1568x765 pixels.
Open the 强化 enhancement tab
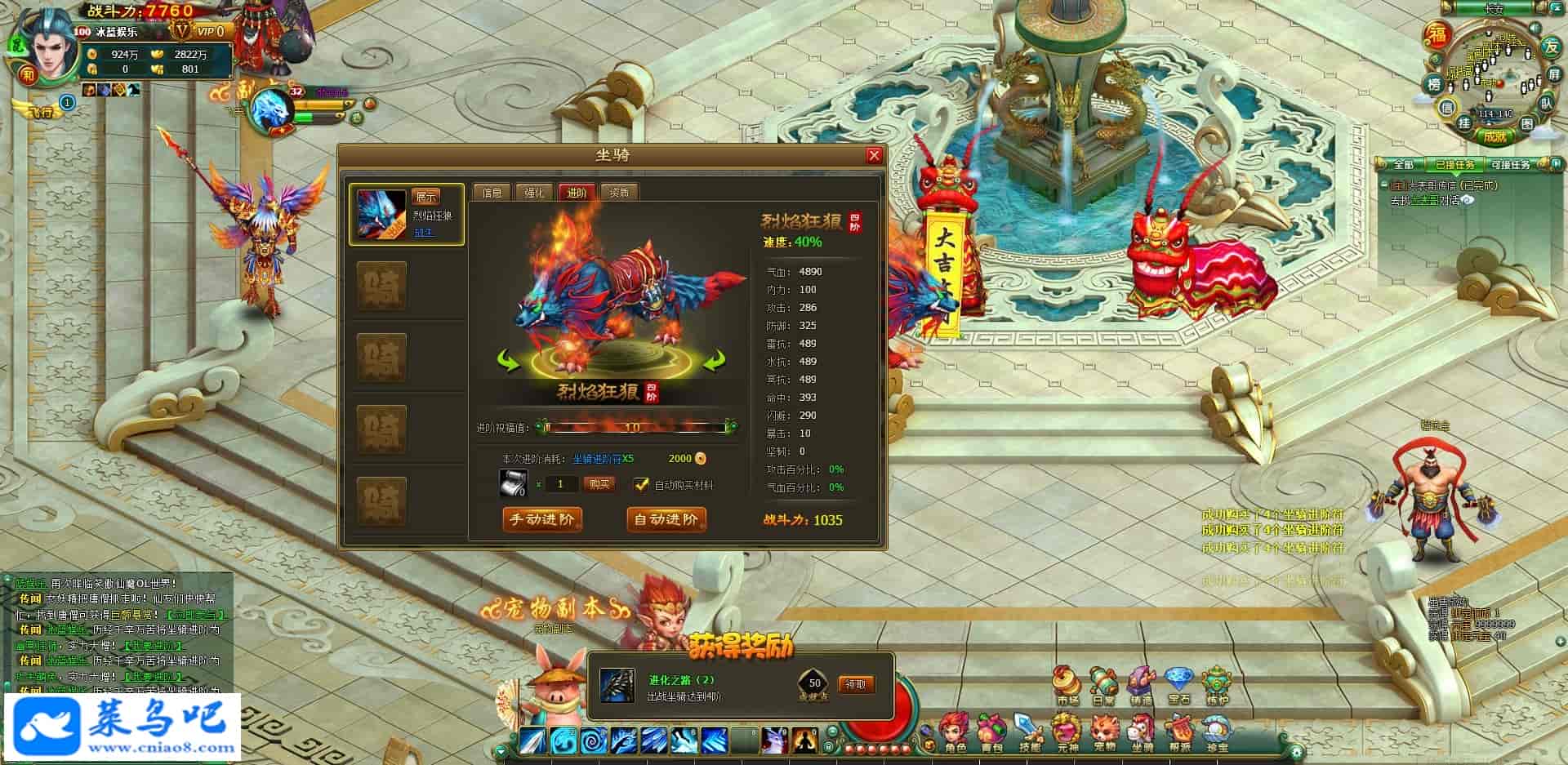[534, 193]
